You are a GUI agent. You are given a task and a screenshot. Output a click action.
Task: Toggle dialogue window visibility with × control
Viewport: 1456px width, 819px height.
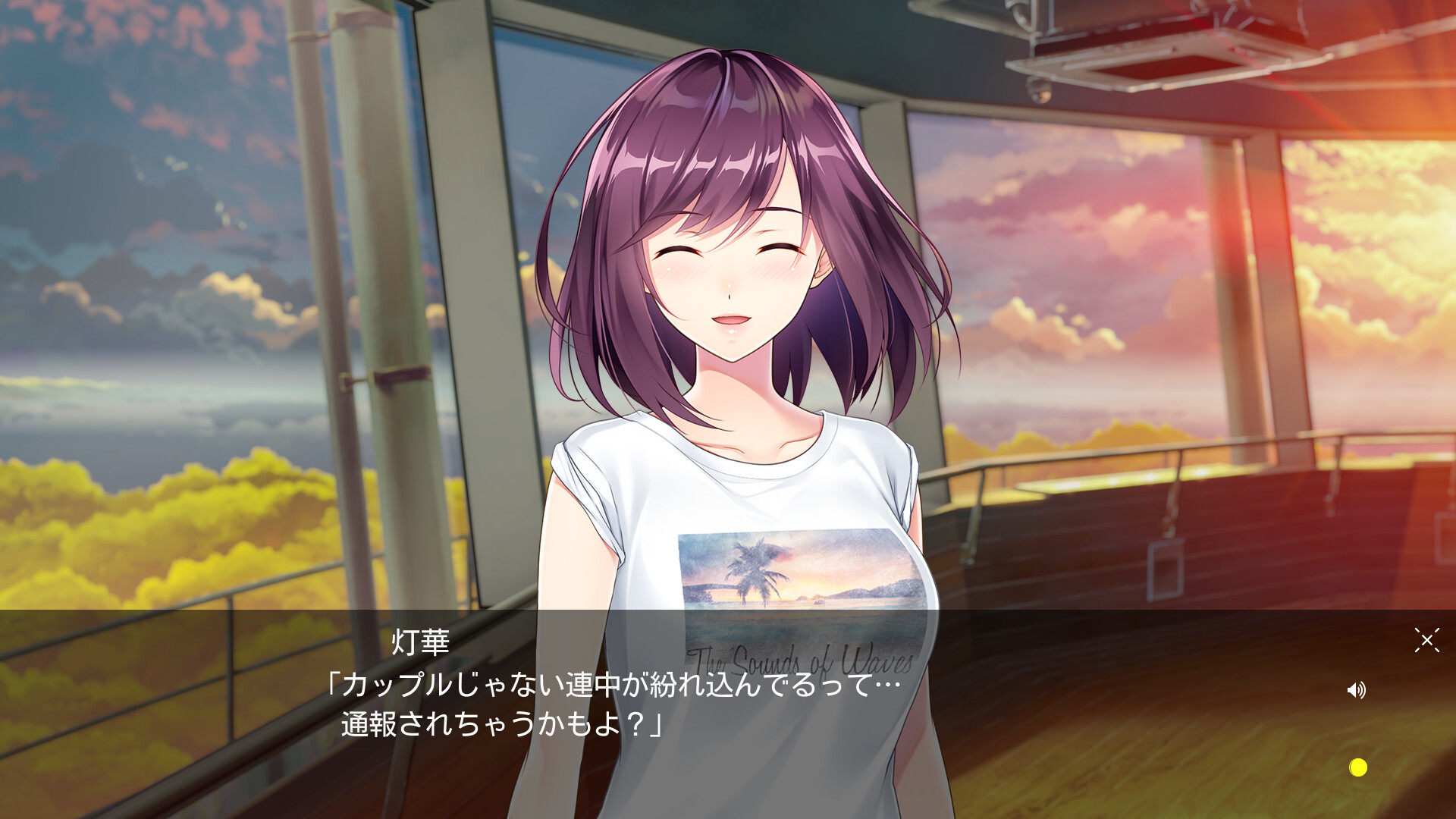click(1427, 641)
